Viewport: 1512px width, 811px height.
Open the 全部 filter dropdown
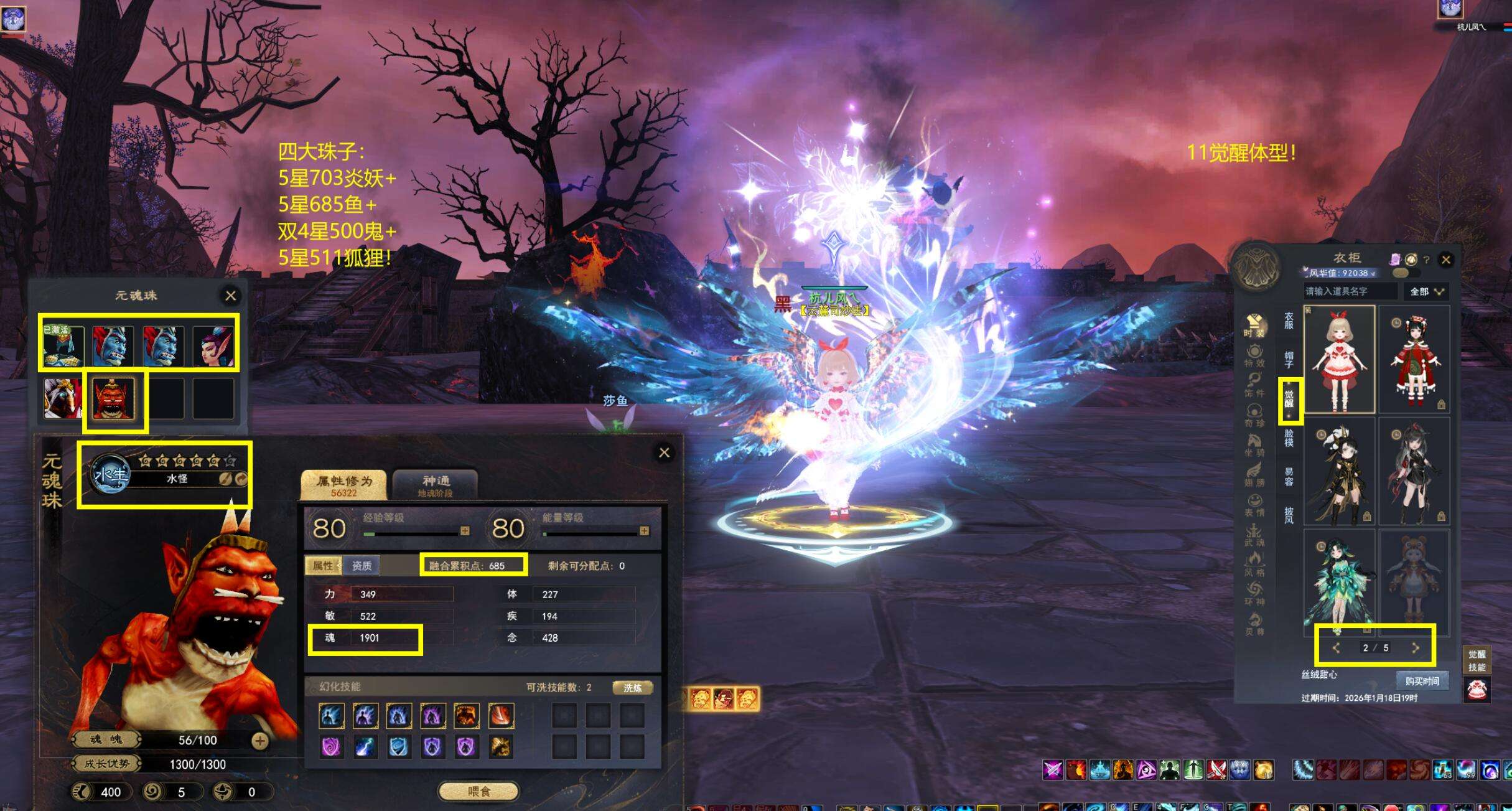tap(1426, 291)
